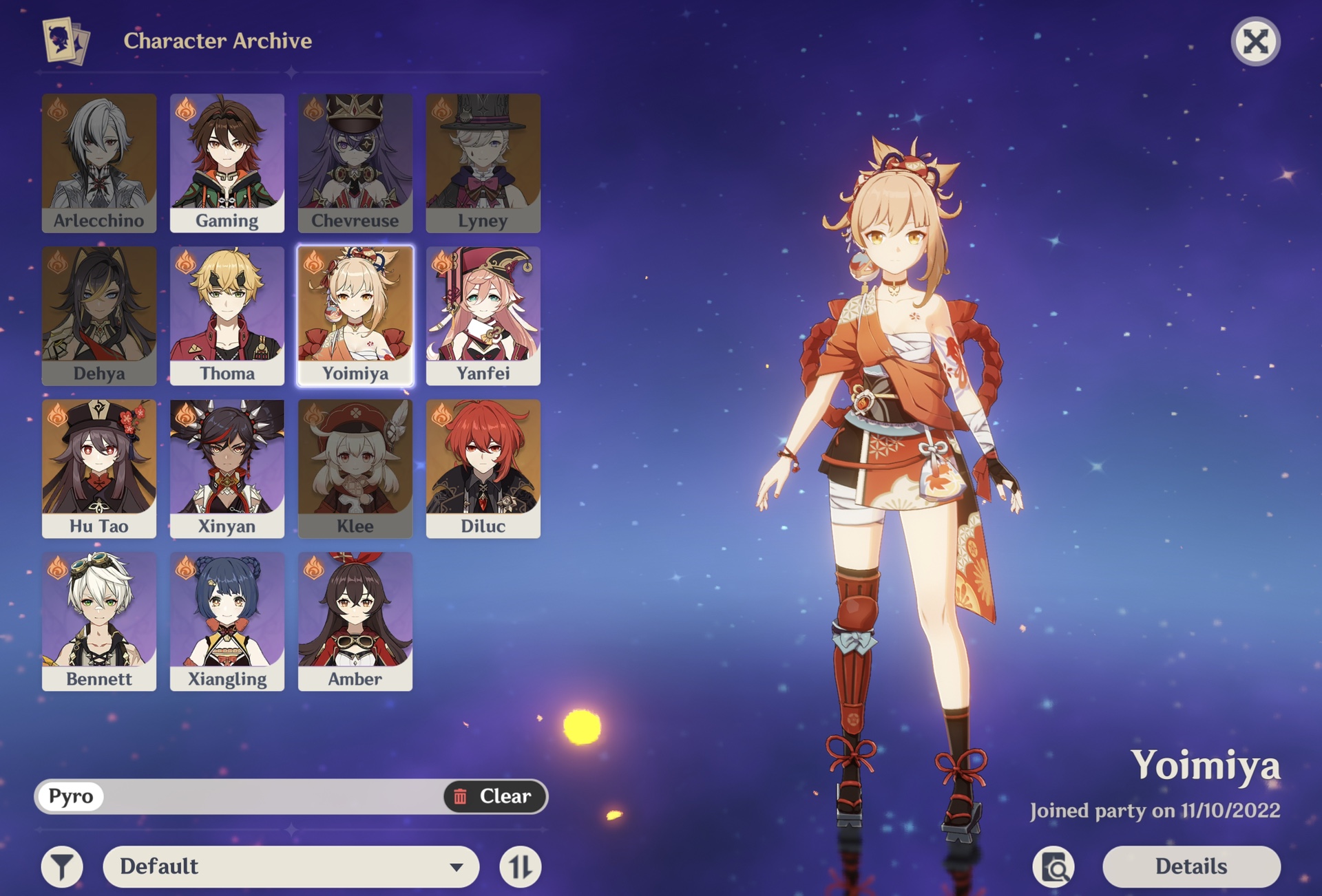The width and height of the screenshot is (1322, 896).
Task: Choose Klee's portrait card
Action: point(355,469)
